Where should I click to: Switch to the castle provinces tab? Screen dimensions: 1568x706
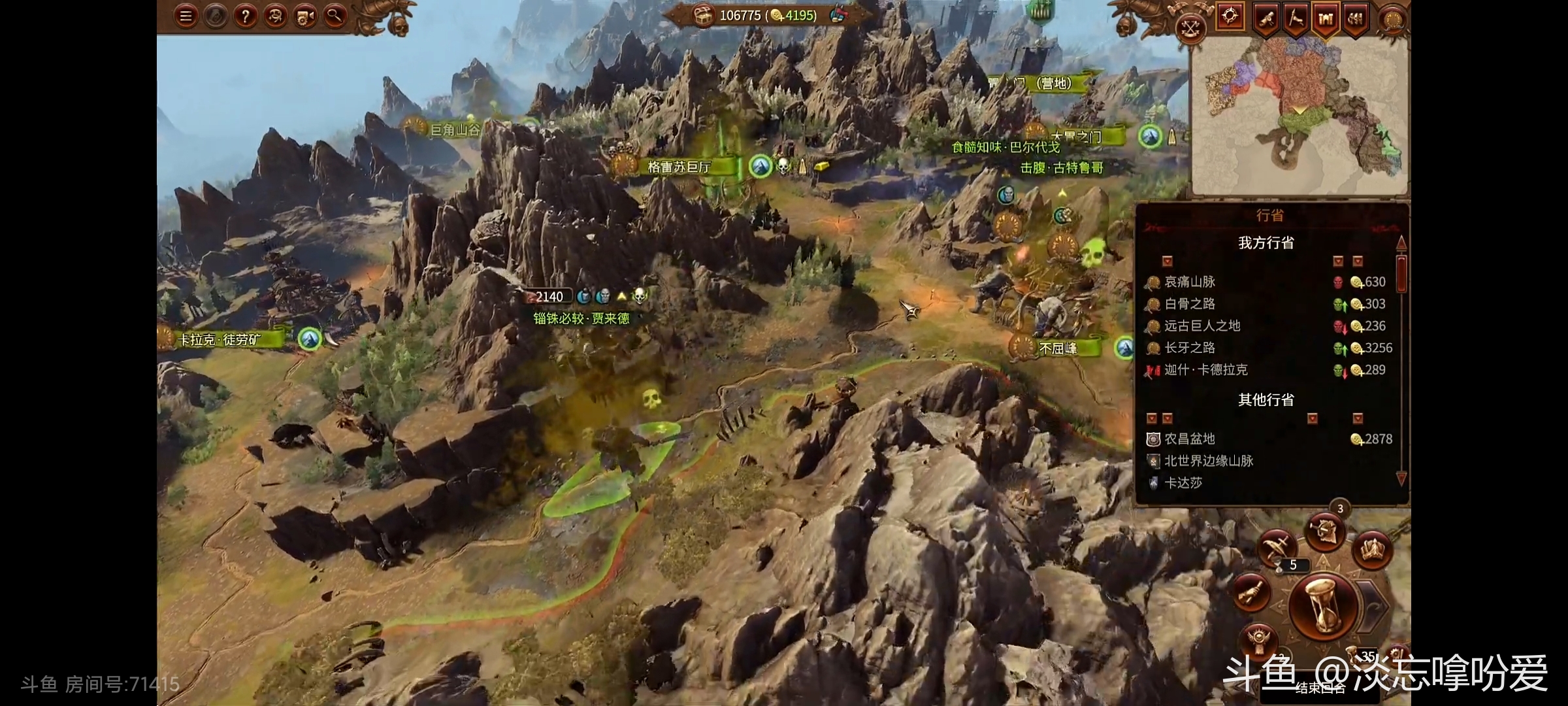click(x=1326, y=19)
